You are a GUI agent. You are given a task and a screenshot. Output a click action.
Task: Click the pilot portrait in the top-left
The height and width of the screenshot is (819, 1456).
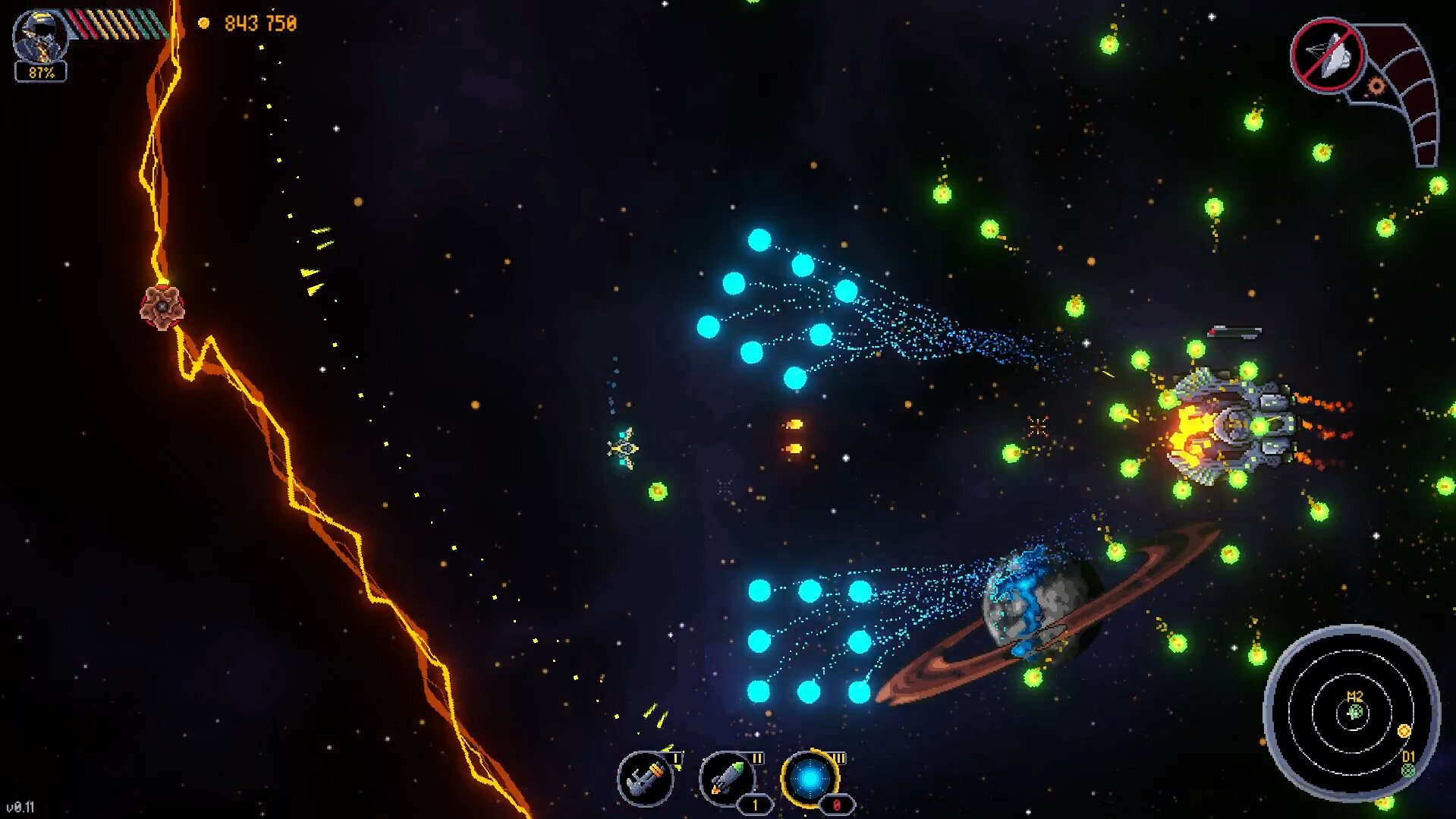click(42, 34)
